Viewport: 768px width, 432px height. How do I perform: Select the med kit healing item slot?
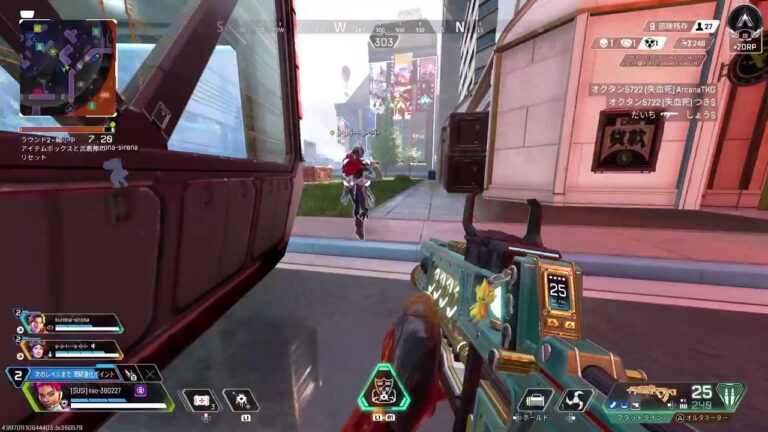198,400
